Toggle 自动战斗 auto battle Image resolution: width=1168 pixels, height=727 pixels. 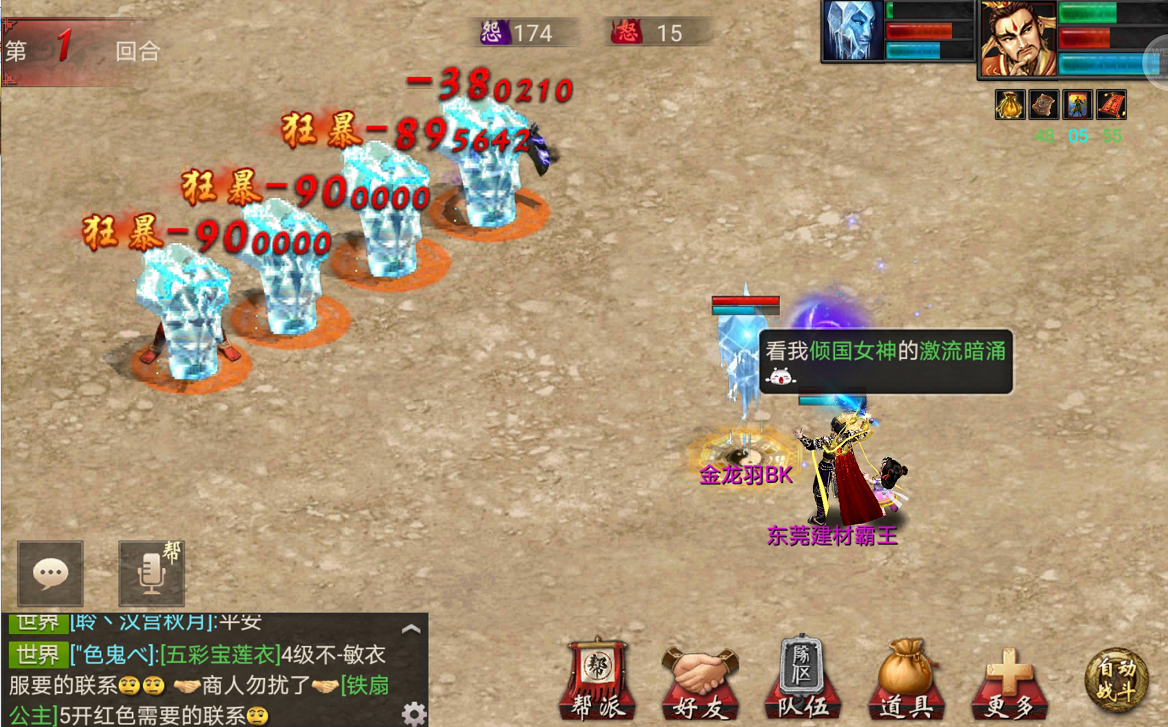pos(1116,680)
